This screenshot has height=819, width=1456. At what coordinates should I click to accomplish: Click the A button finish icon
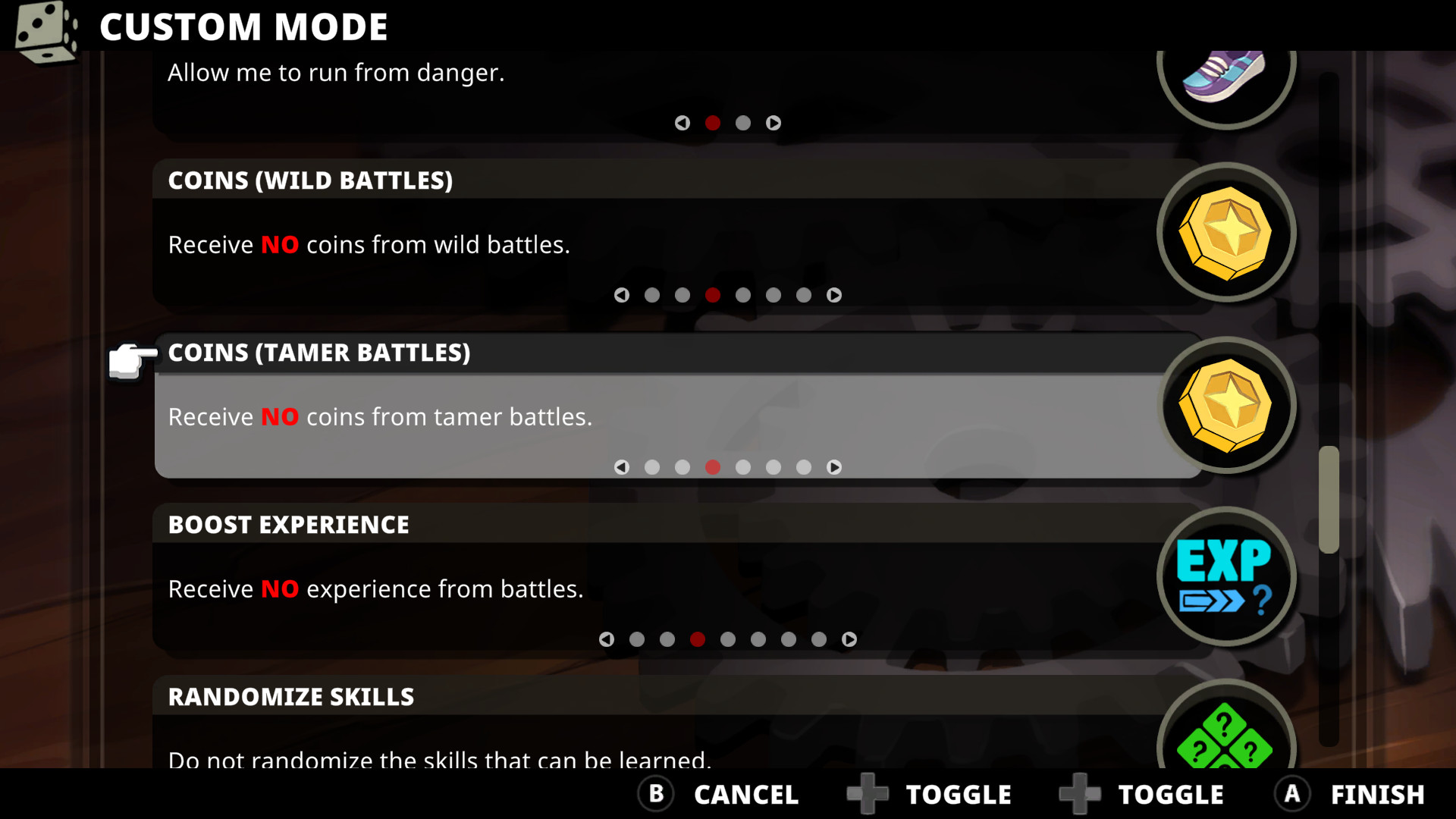tap(1291, 794)
